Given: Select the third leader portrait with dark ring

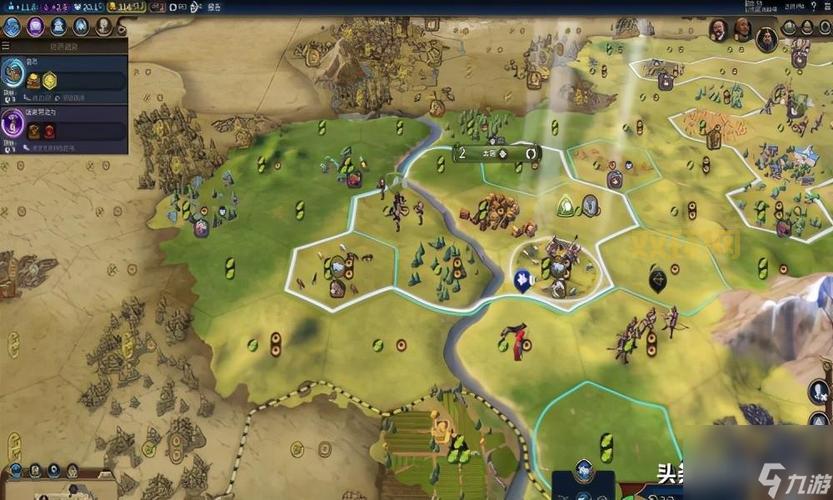Looking at the screenshot, I should pyautogui.click(x=766, y=38).
